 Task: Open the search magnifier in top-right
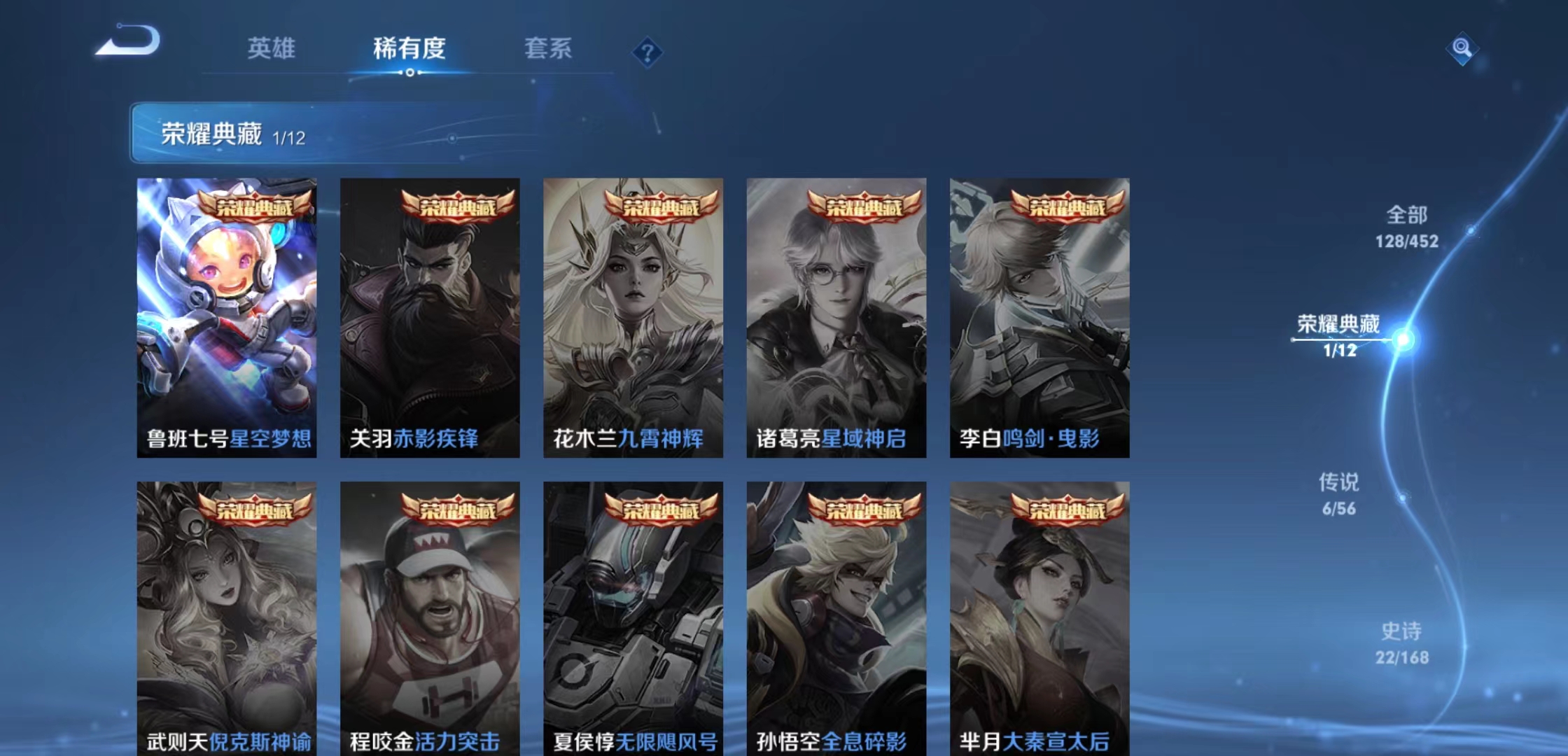point(1463,50)
